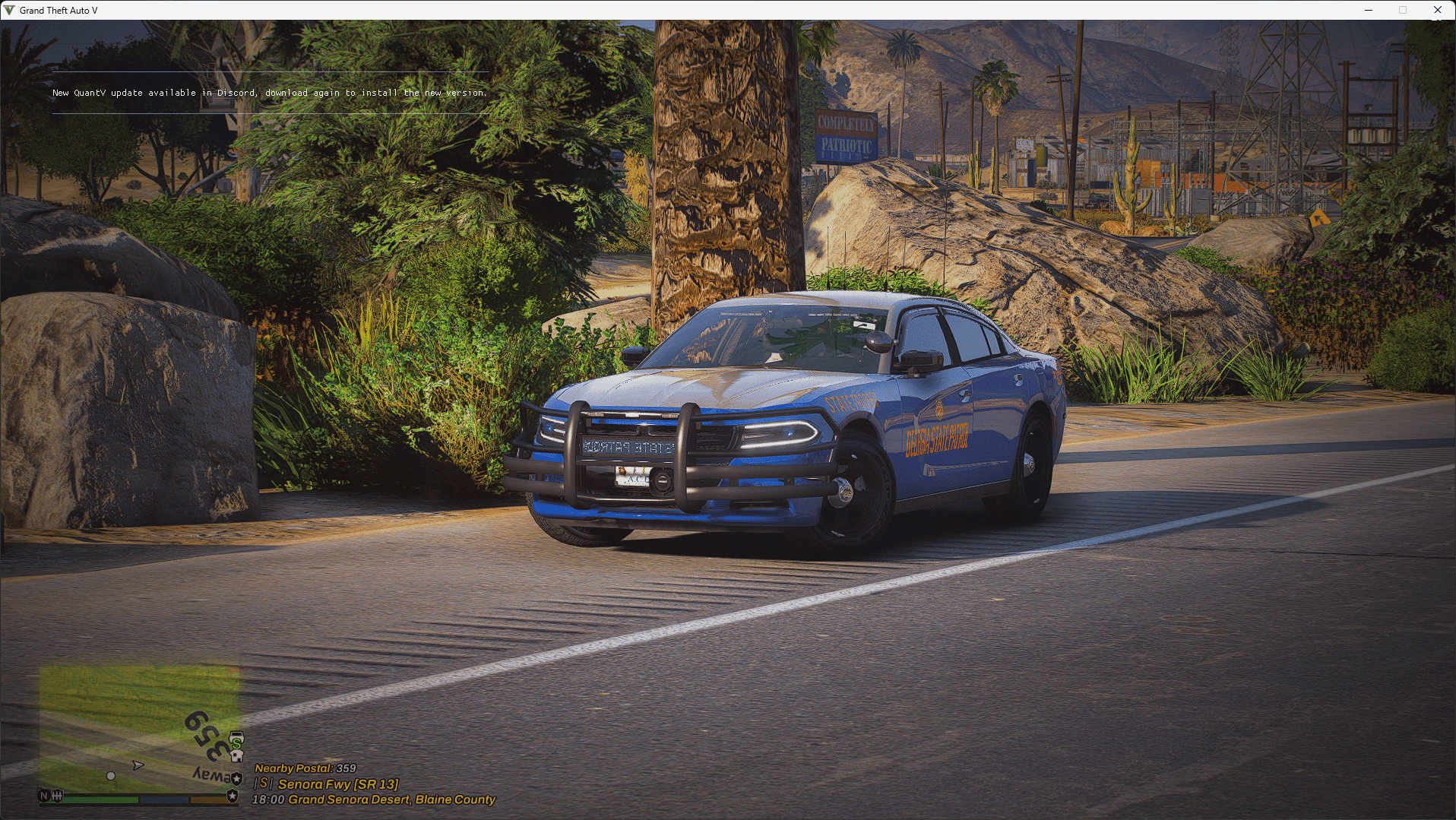Click the QuantV update notification
1456x820 pixels.
coord(270,93)
